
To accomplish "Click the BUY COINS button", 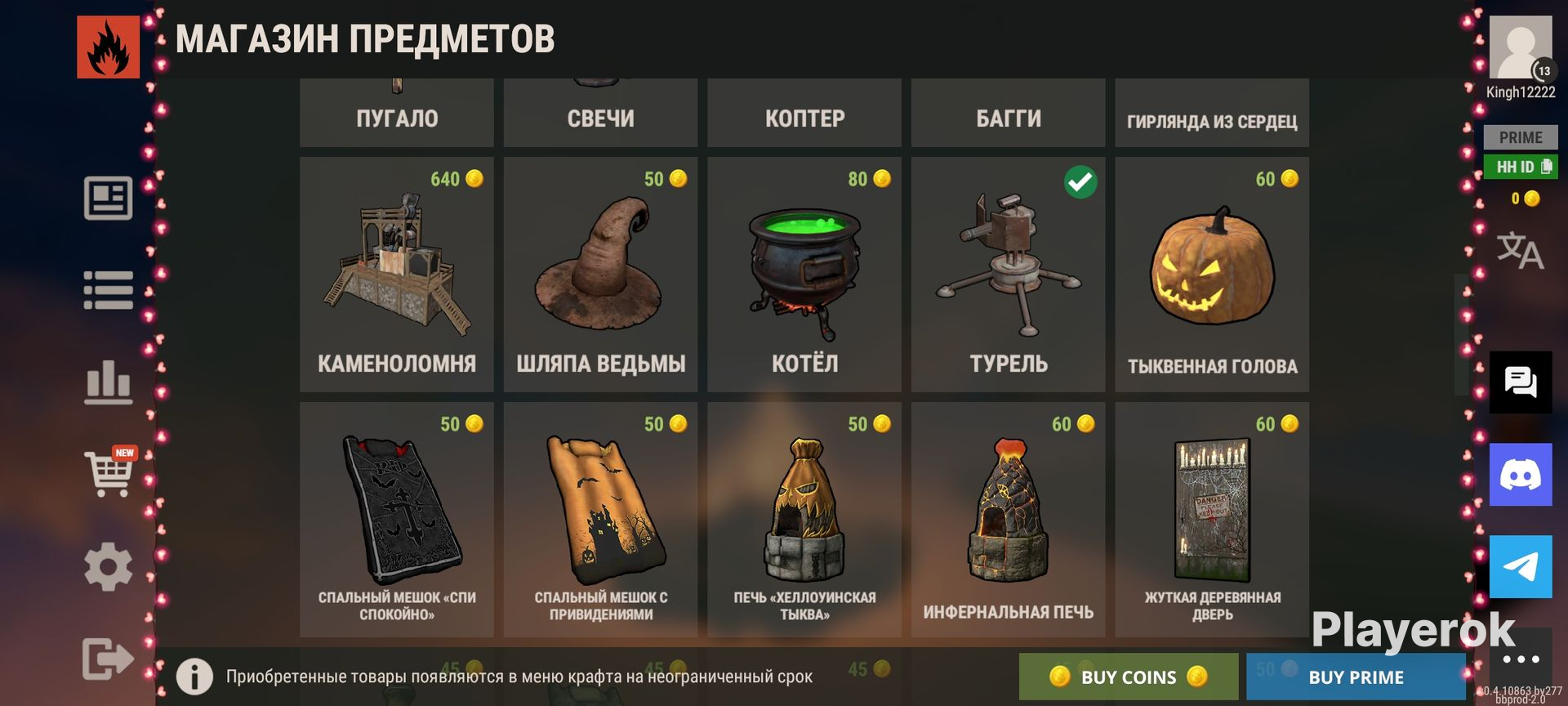I will click(x=1128, y=677).
